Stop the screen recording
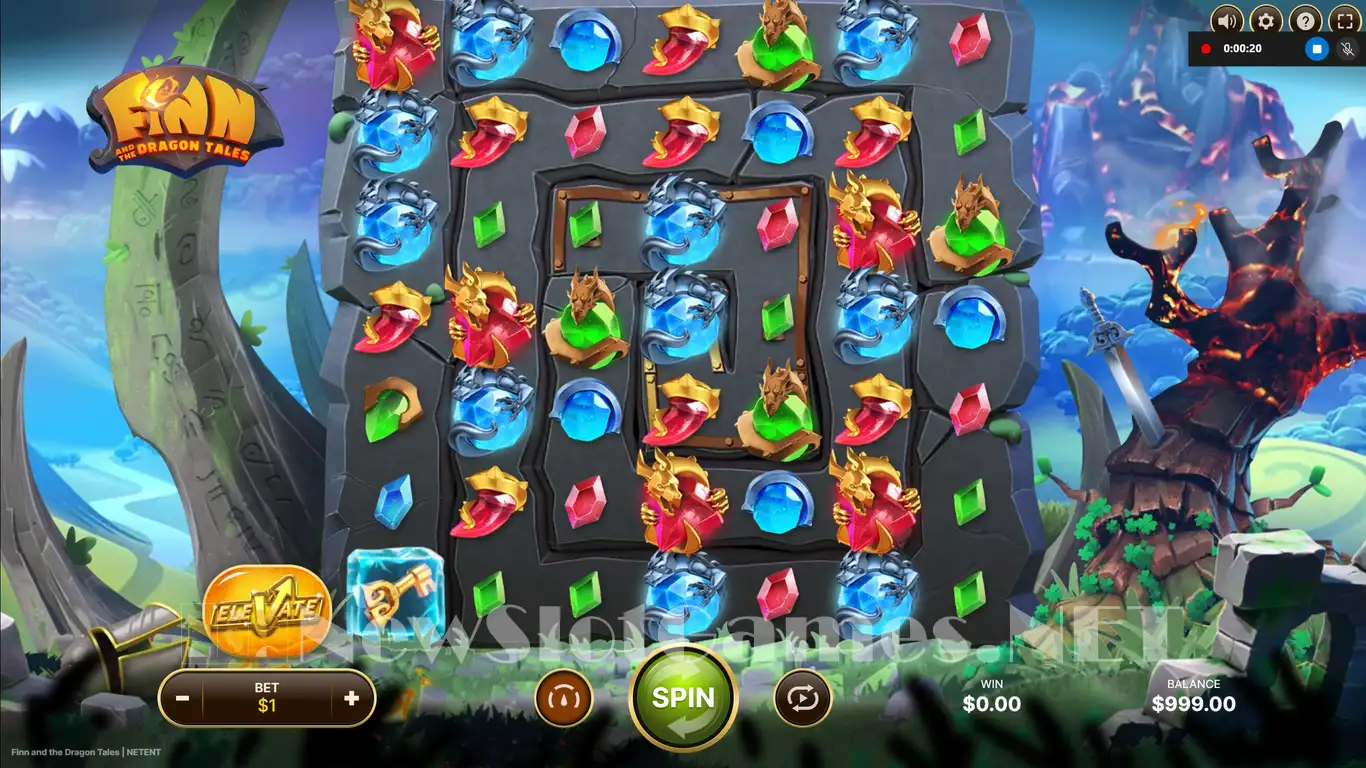1366x768 pixels. pos(1317,48)
